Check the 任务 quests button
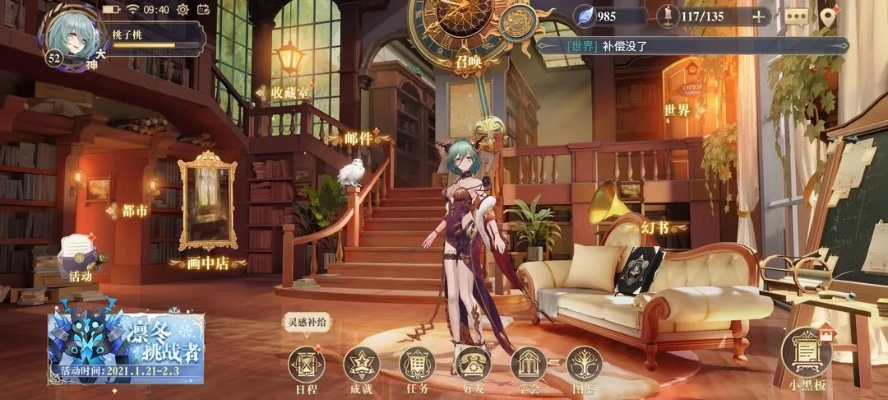Screen dimensions: 888x400 [x=417, y=366]
